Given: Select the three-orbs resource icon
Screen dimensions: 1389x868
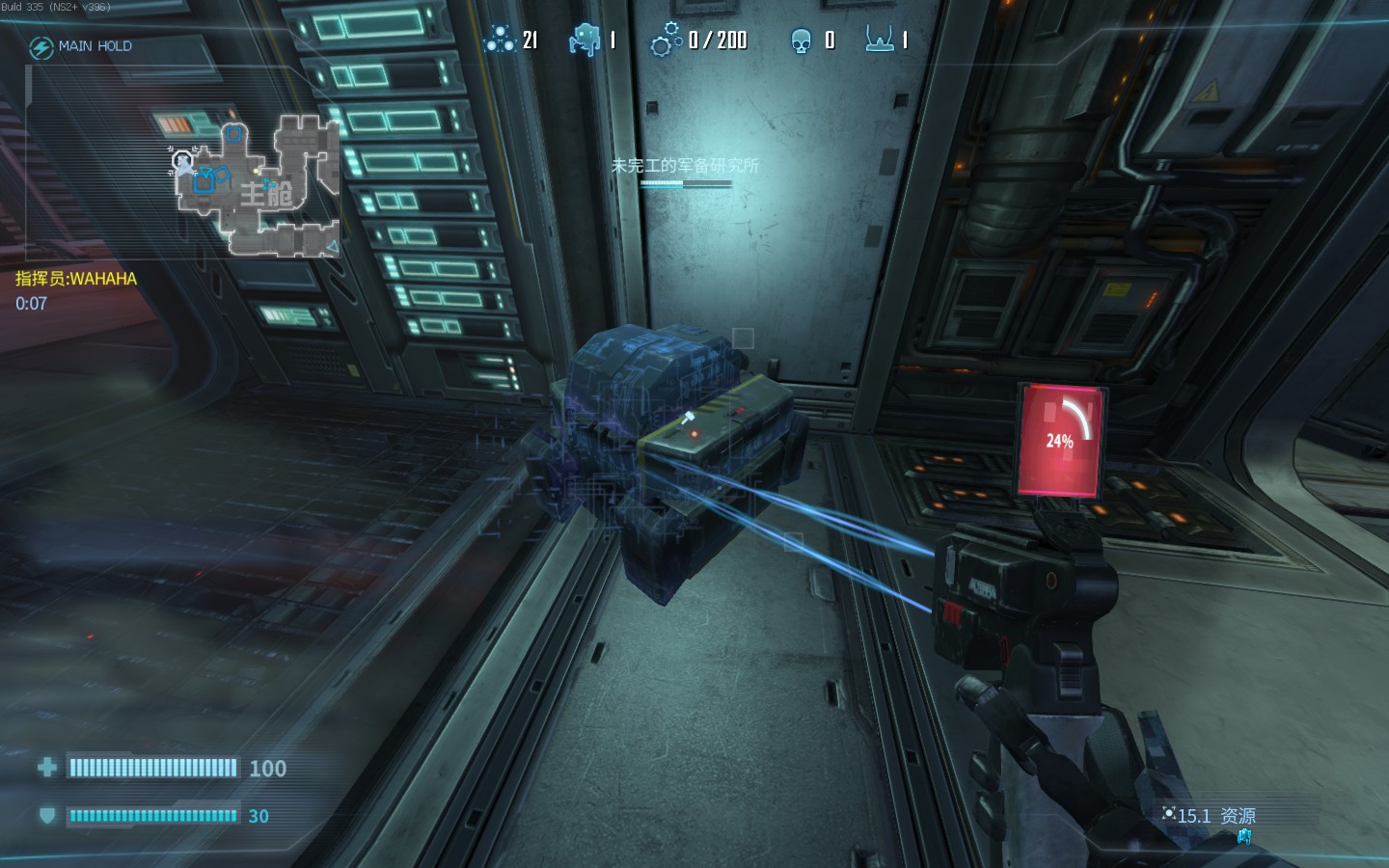Looking at the screenshot, I should (x=500, y=40).
